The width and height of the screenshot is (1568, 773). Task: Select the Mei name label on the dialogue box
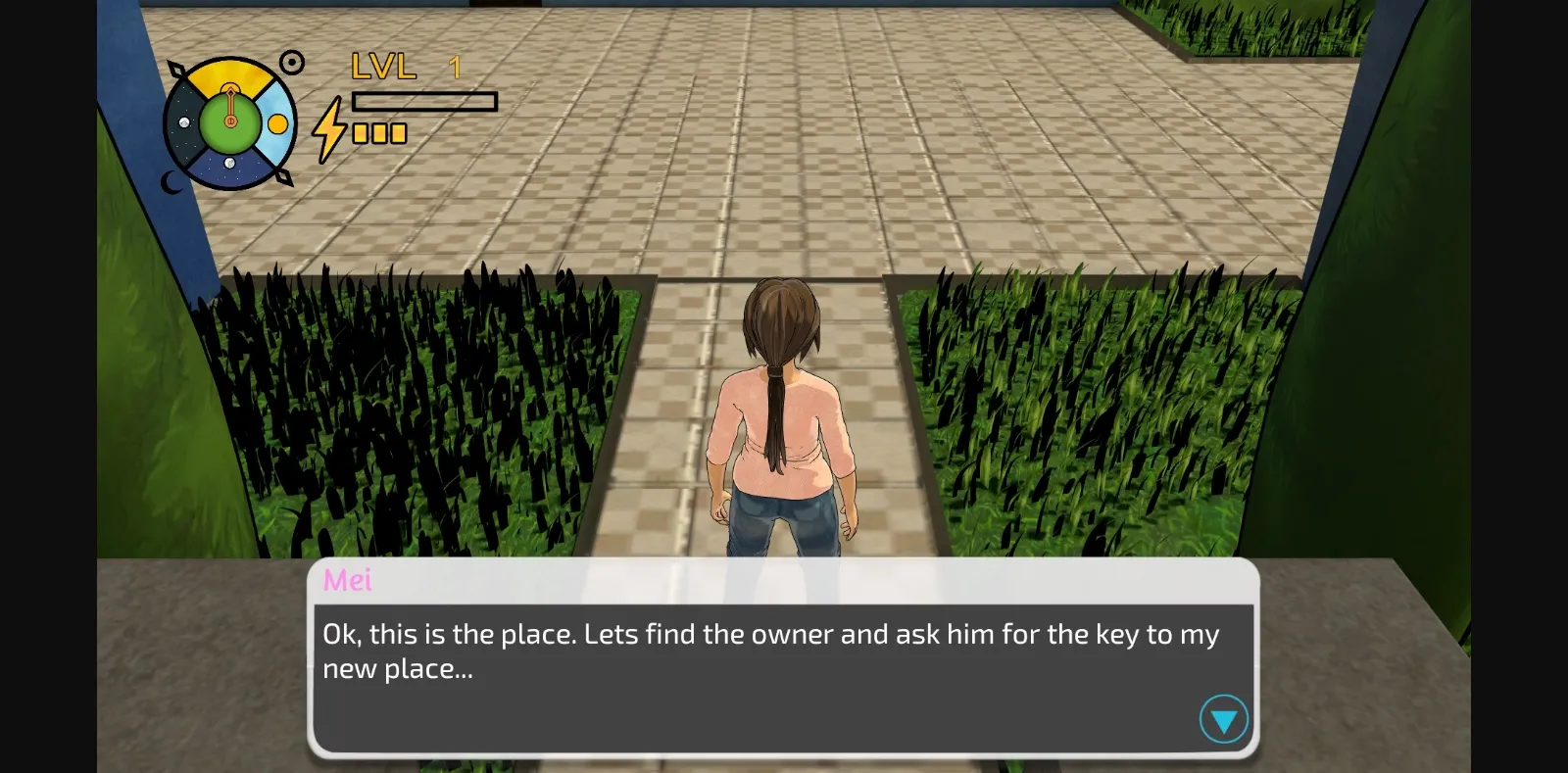[x=349, y=579]
